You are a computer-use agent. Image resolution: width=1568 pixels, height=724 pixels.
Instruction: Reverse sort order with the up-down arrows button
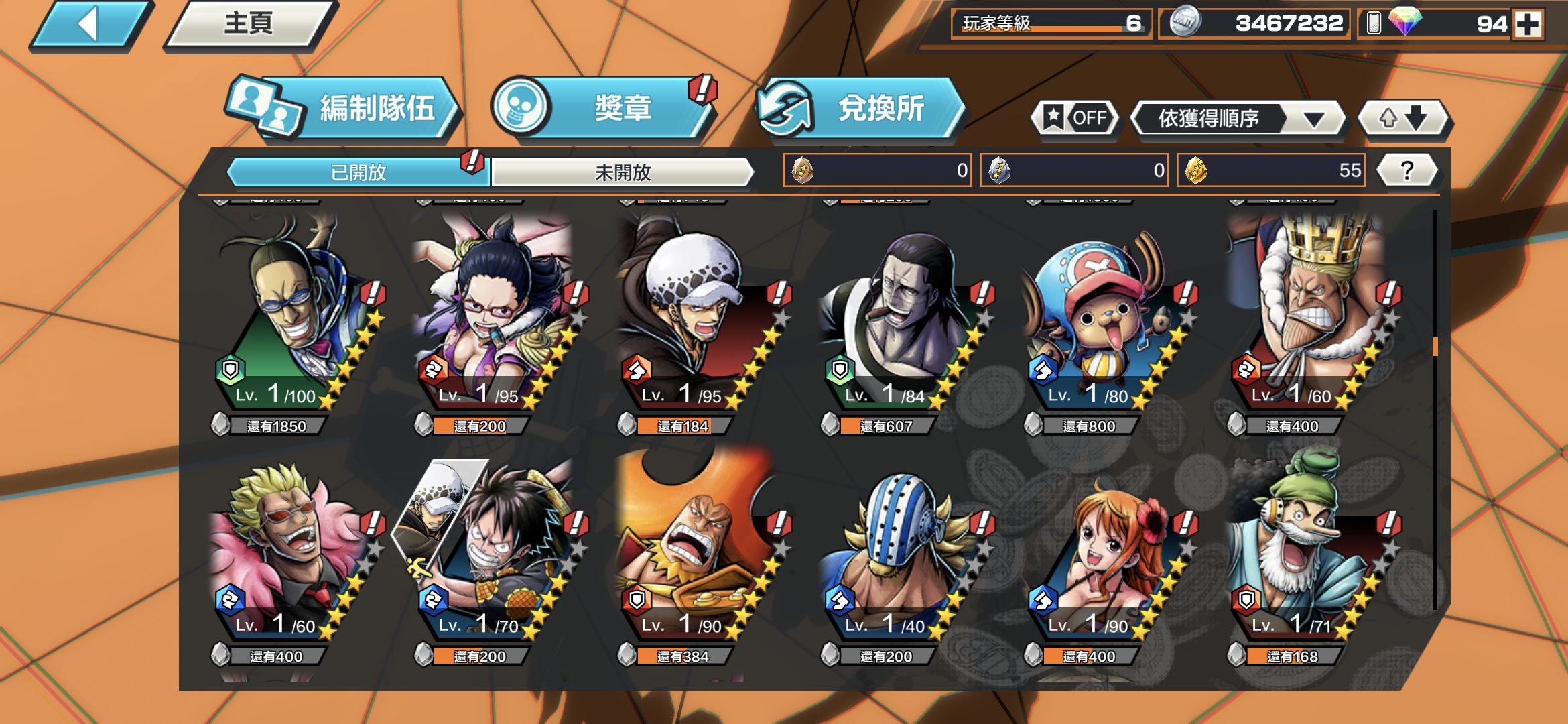(x=1402, y=119)
